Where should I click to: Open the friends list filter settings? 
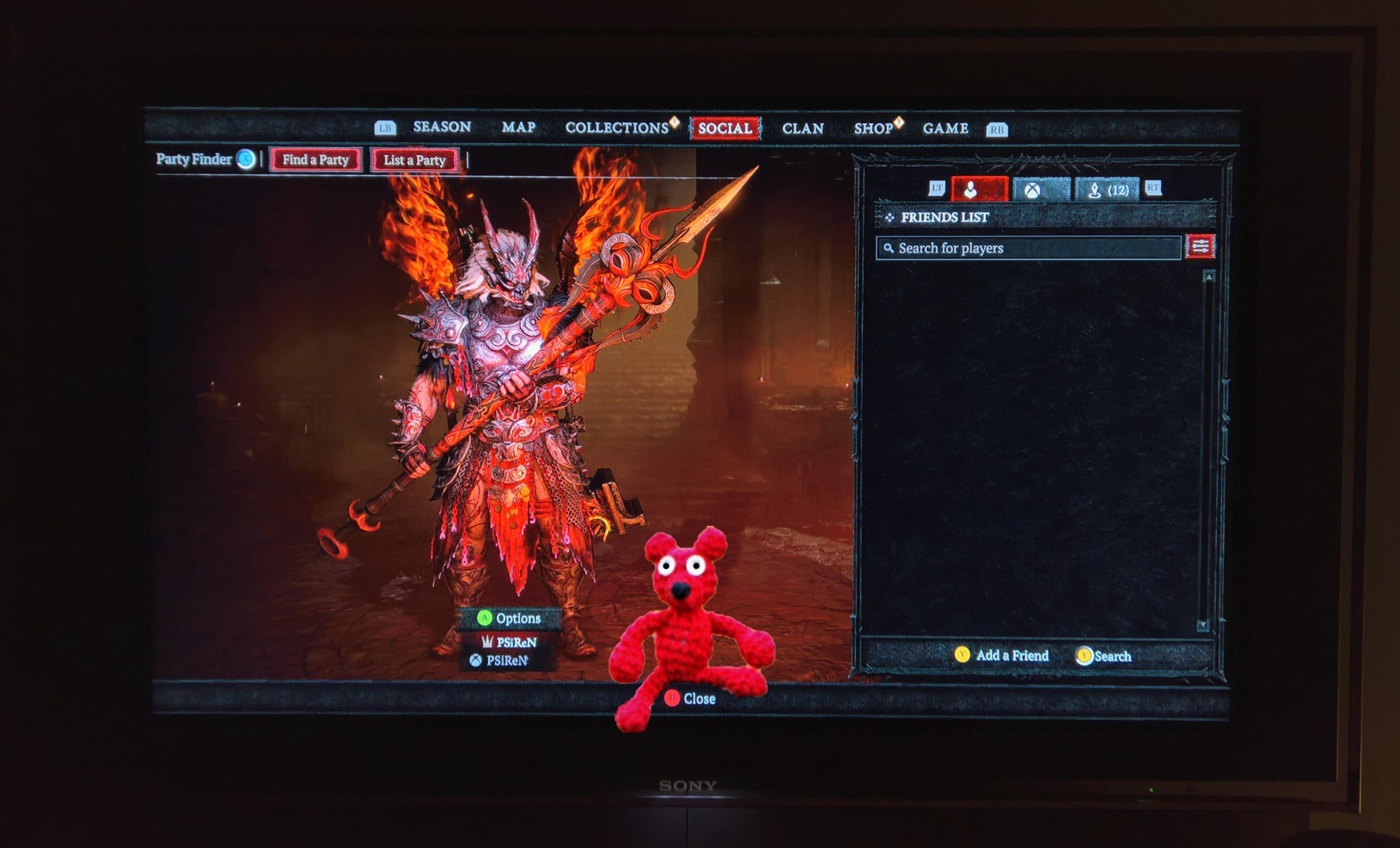pyautogui.click(x=1200, y=247)
